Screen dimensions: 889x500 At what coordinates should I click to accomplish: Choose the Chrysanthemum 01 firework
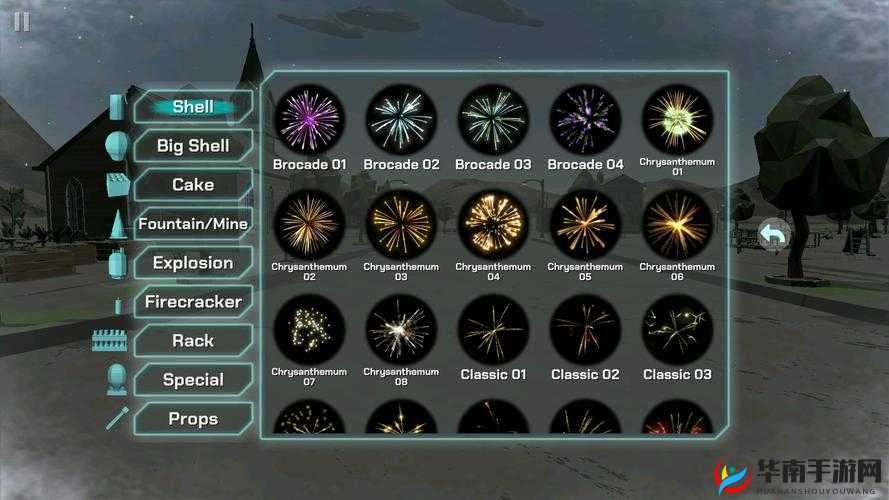coord(677,119)
